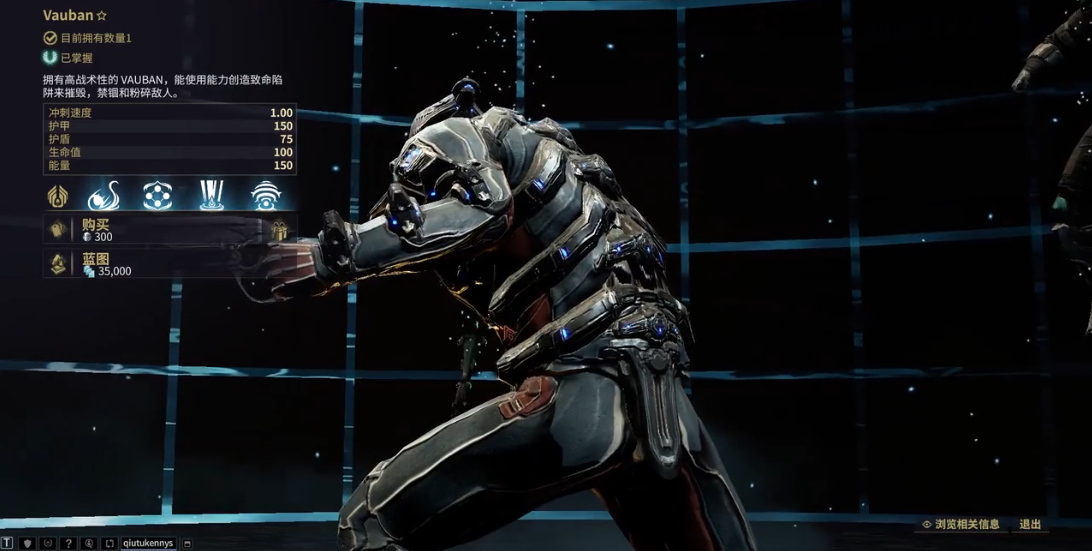View the vertical spikes ability icon
This screenshot has width=1092, height=551.
(212, 195)
